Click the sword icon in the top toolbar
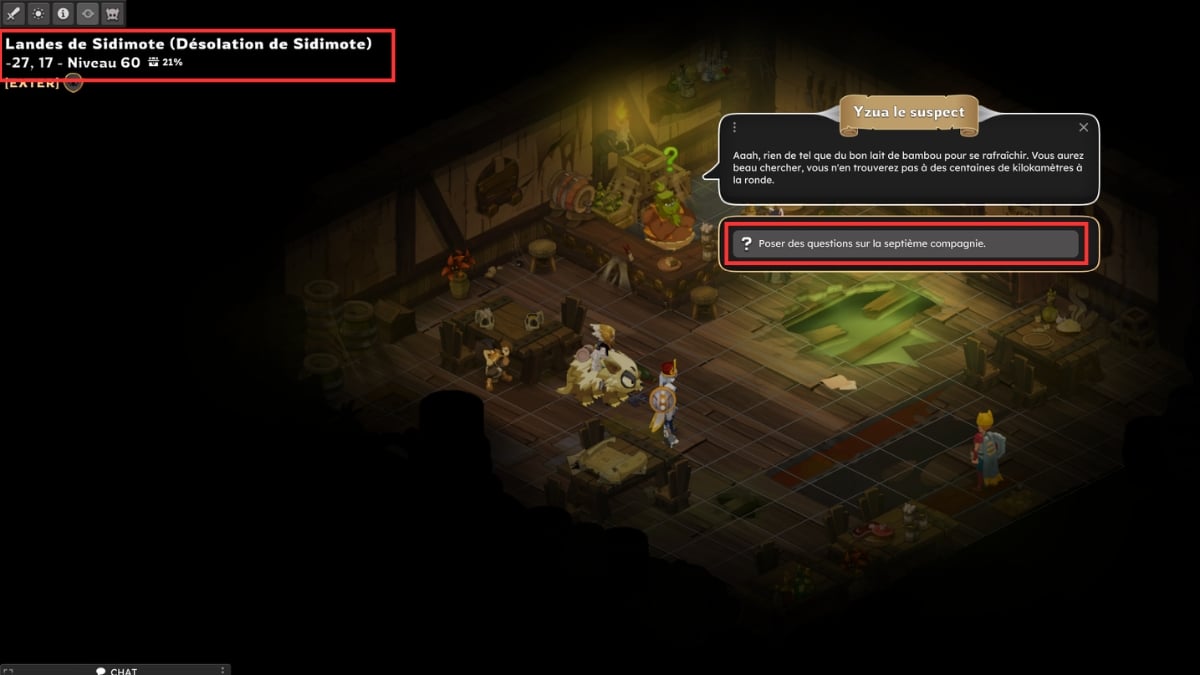 (x=14, y=14)
